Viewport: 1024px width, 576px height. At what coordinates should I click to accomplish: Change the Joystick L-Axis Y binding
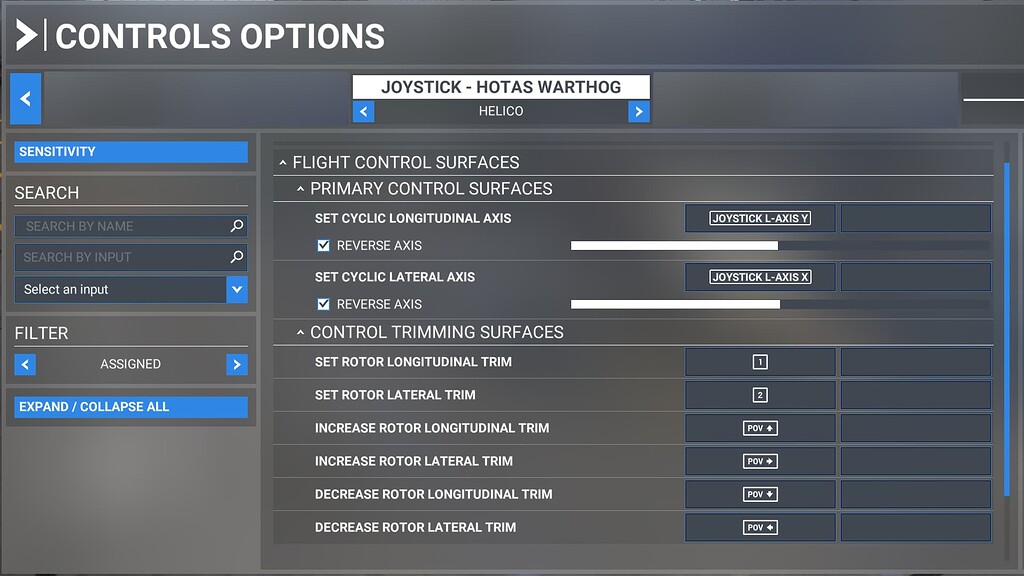pos(760,218)
